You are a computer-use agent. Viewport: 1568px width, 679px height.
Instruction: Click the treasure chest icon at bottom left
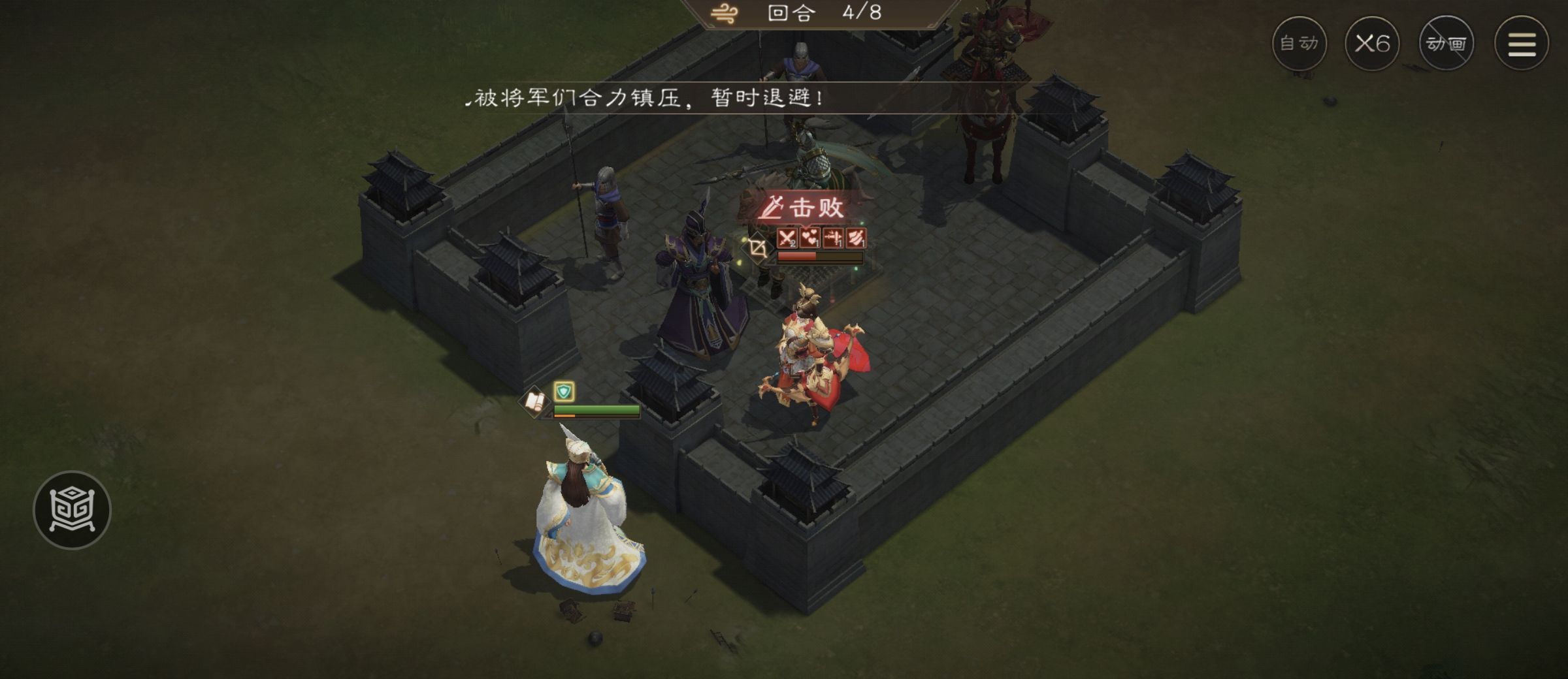(74, 510)
